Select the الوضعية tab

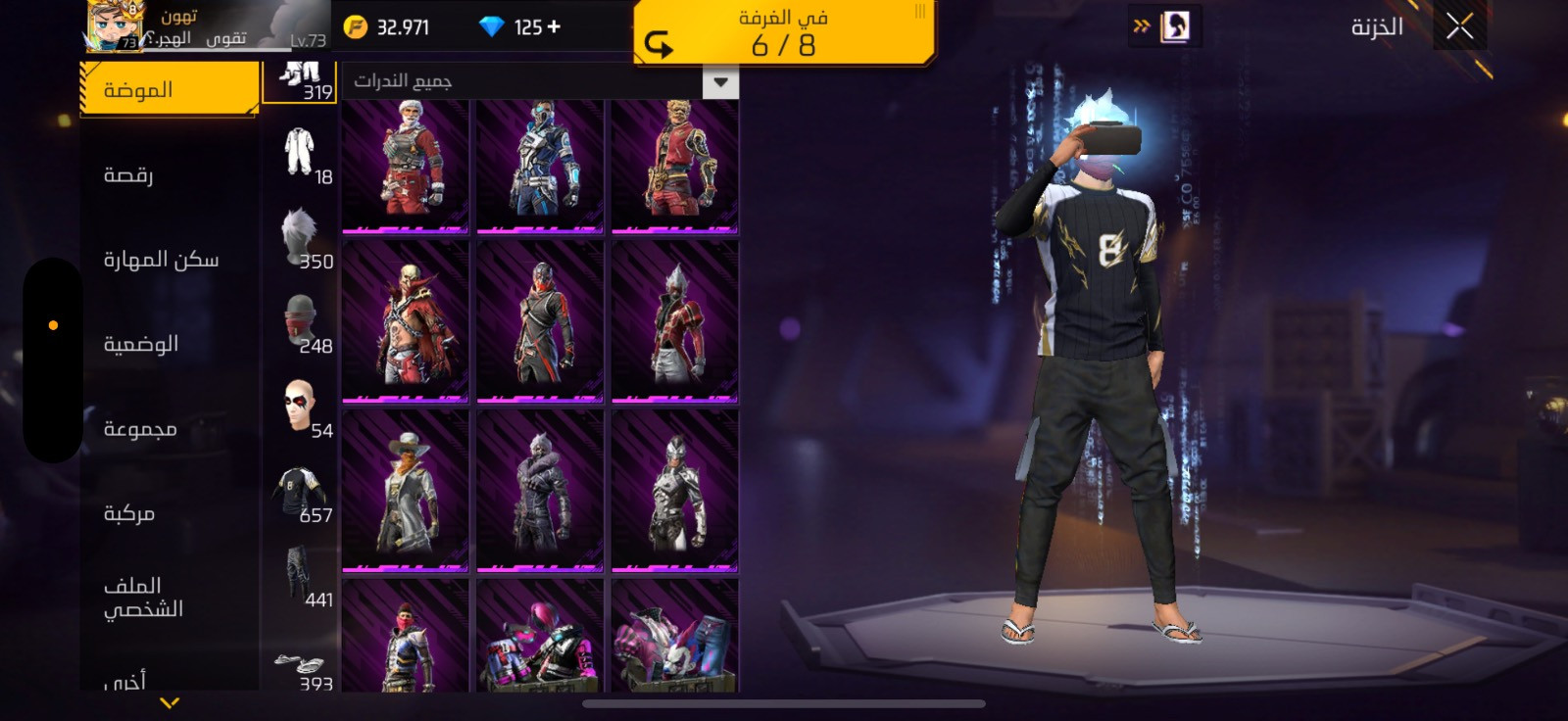point(141,344)
